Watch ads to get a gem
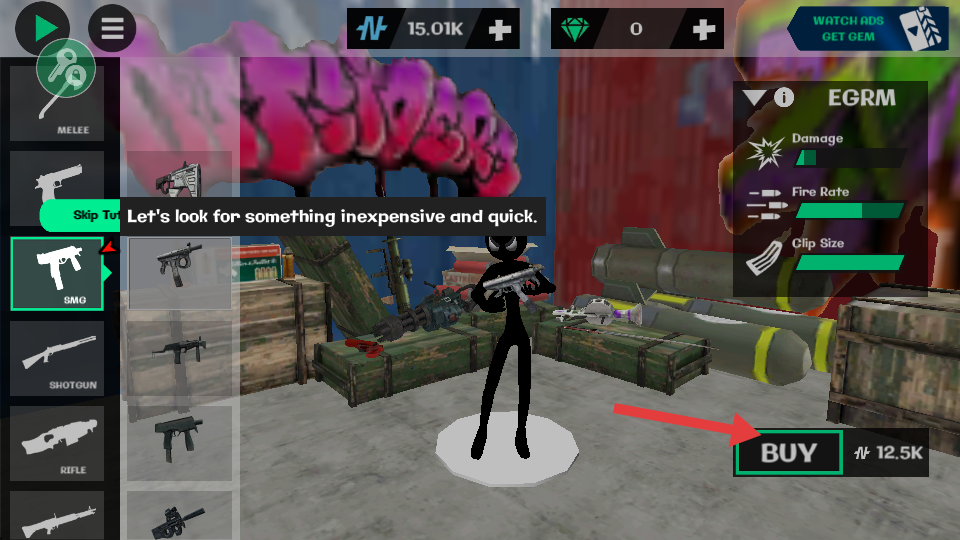This screenshot has width=960, height=540. pos(866,28)
